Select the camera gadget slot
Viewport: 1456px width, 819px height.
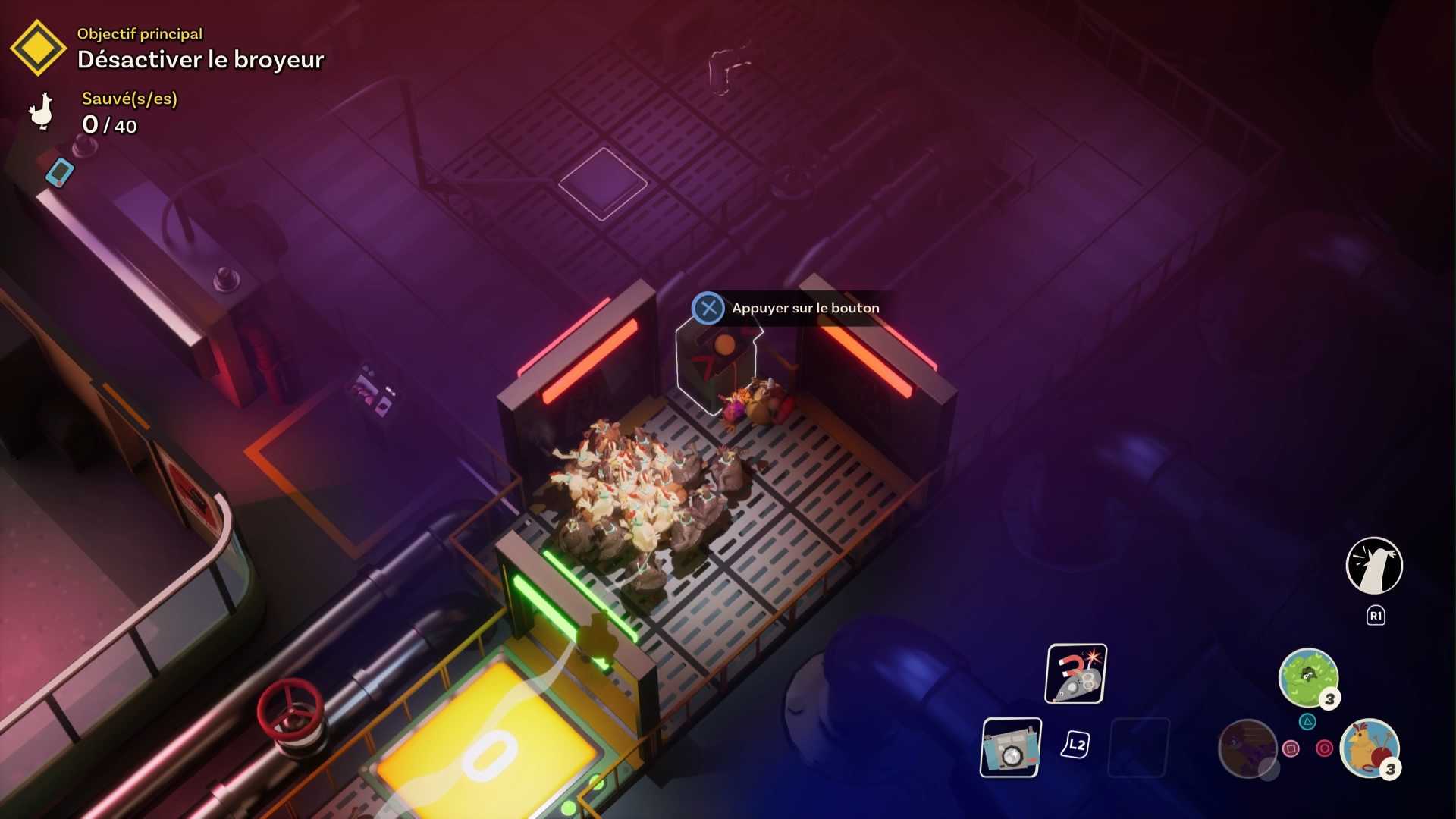pyautogui.click(x=1011, y=748)
